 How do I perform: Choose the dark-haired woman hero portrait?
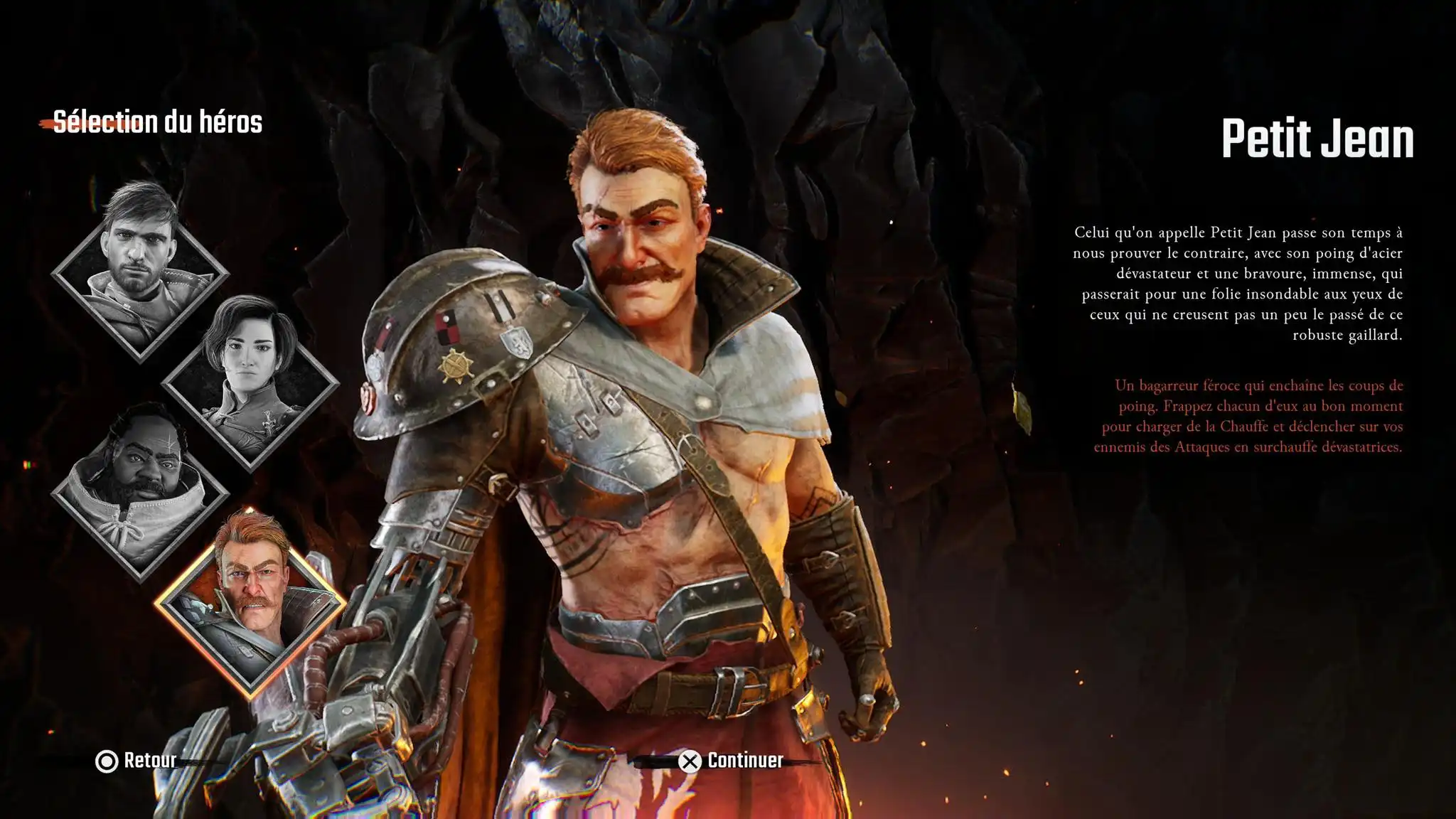tap(250, 382)
